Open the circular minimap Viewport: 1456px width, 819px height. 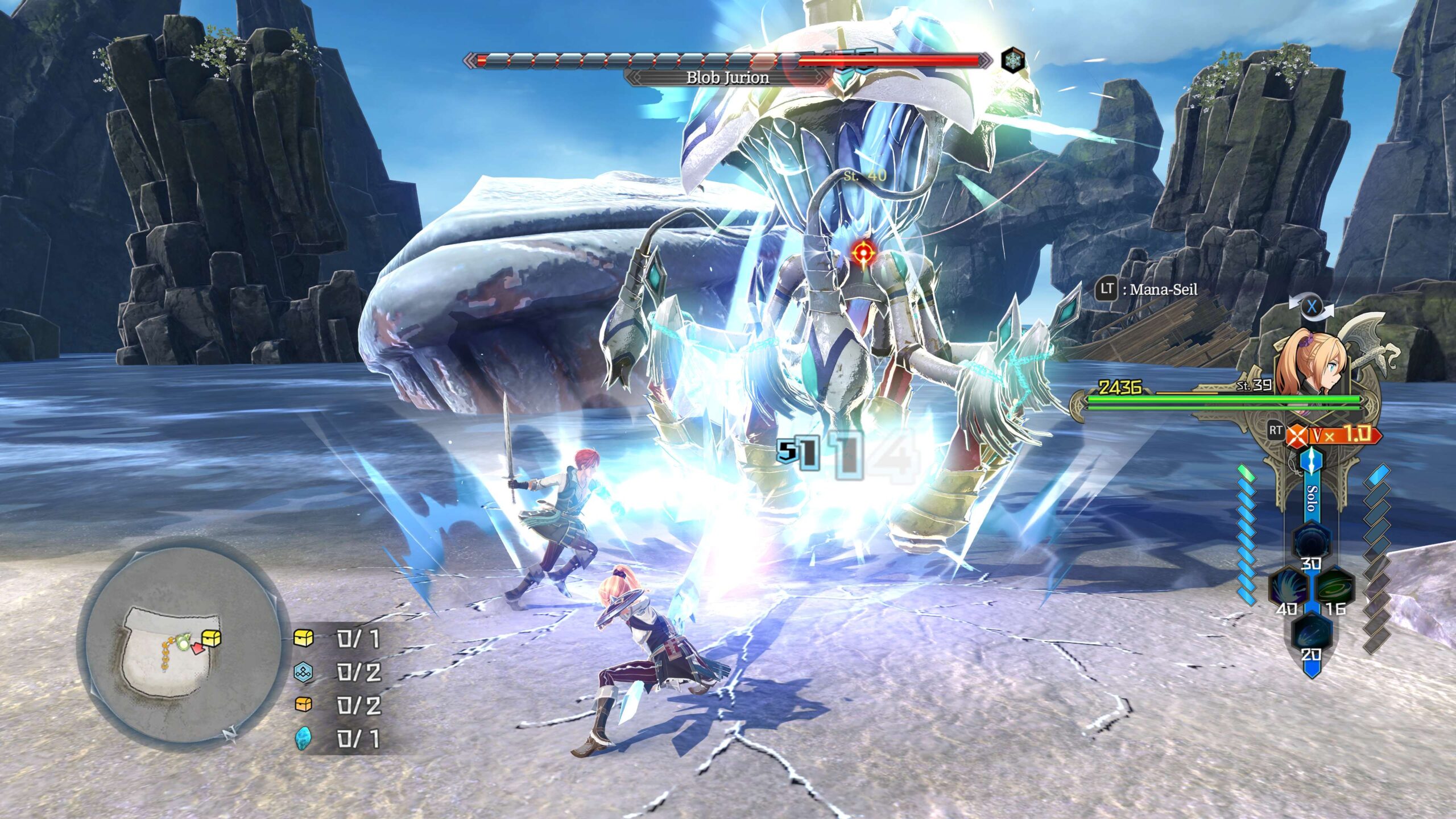[x=181, y=643]
